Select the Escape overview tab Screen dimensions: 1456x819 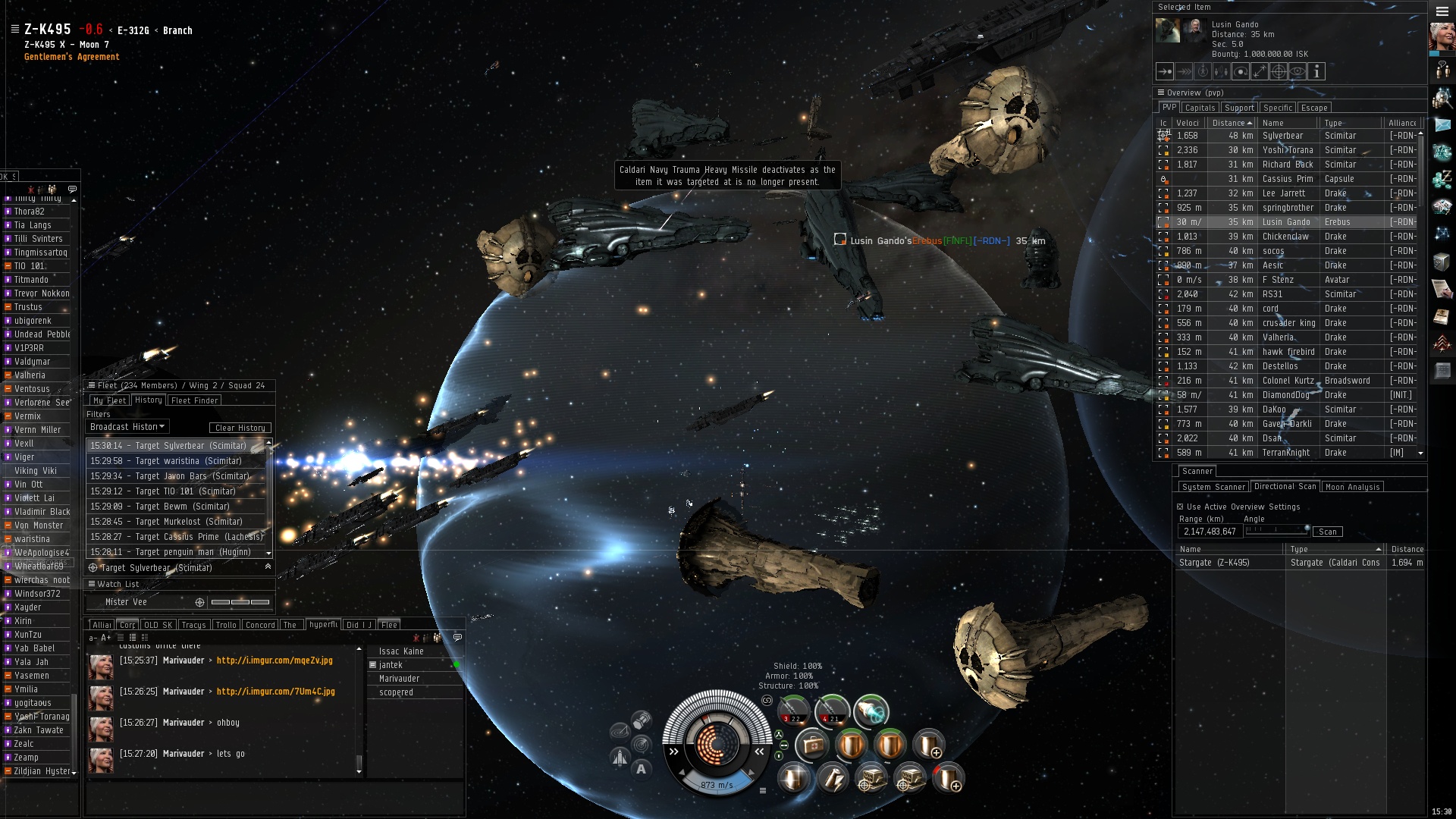(x=1314, y=108)
